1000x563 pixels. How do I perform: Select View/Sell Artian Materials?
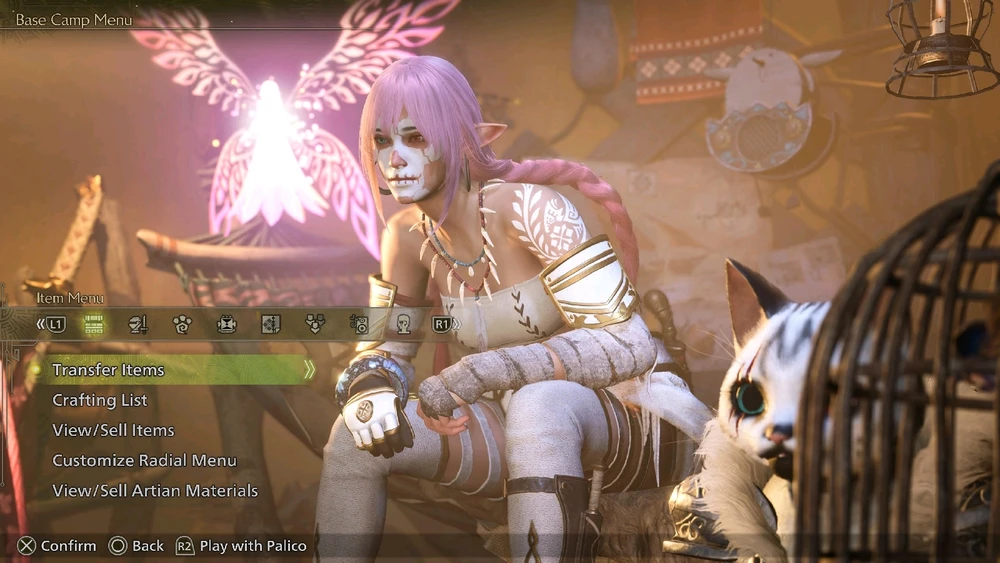[x=155, y=491]
